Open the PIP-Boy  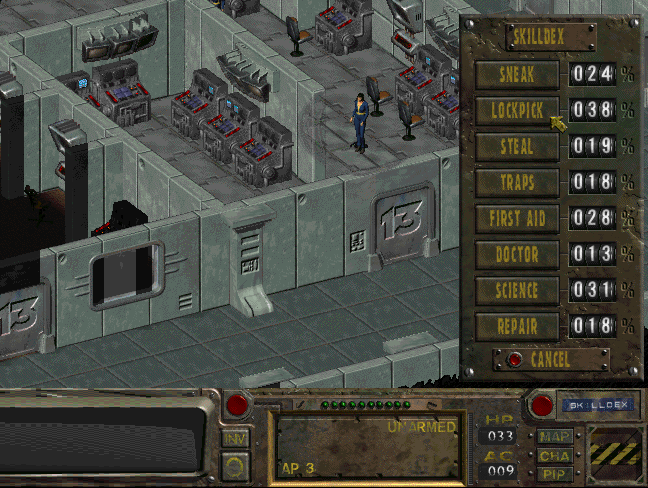coord(554,472)
